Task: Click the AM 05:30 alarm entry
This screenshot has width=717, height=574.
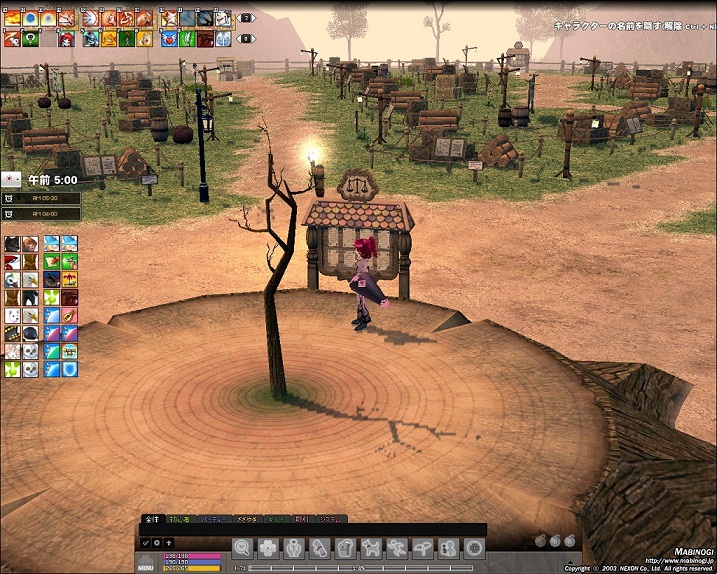Action: 40,198
